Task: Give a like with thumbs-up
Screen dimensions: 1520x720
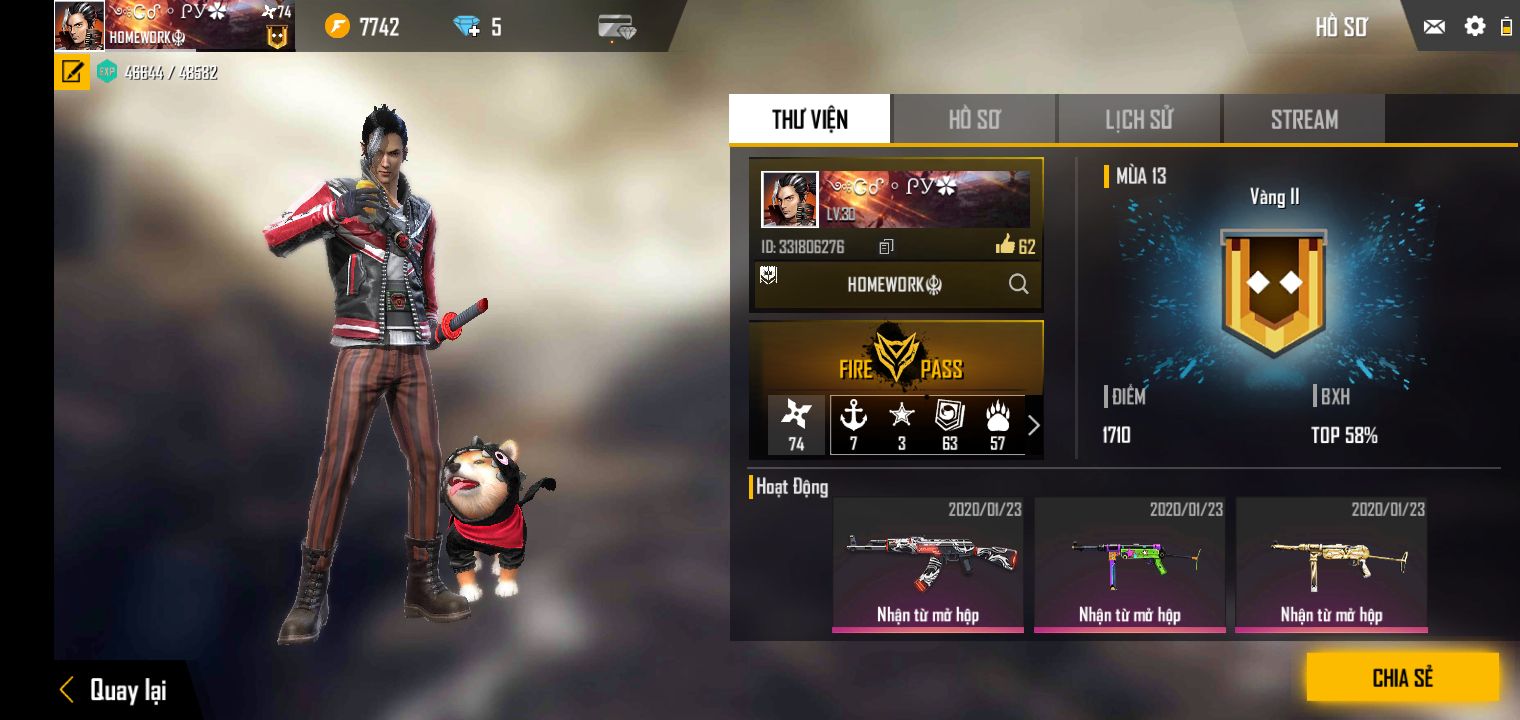Action: point(1006,245)
